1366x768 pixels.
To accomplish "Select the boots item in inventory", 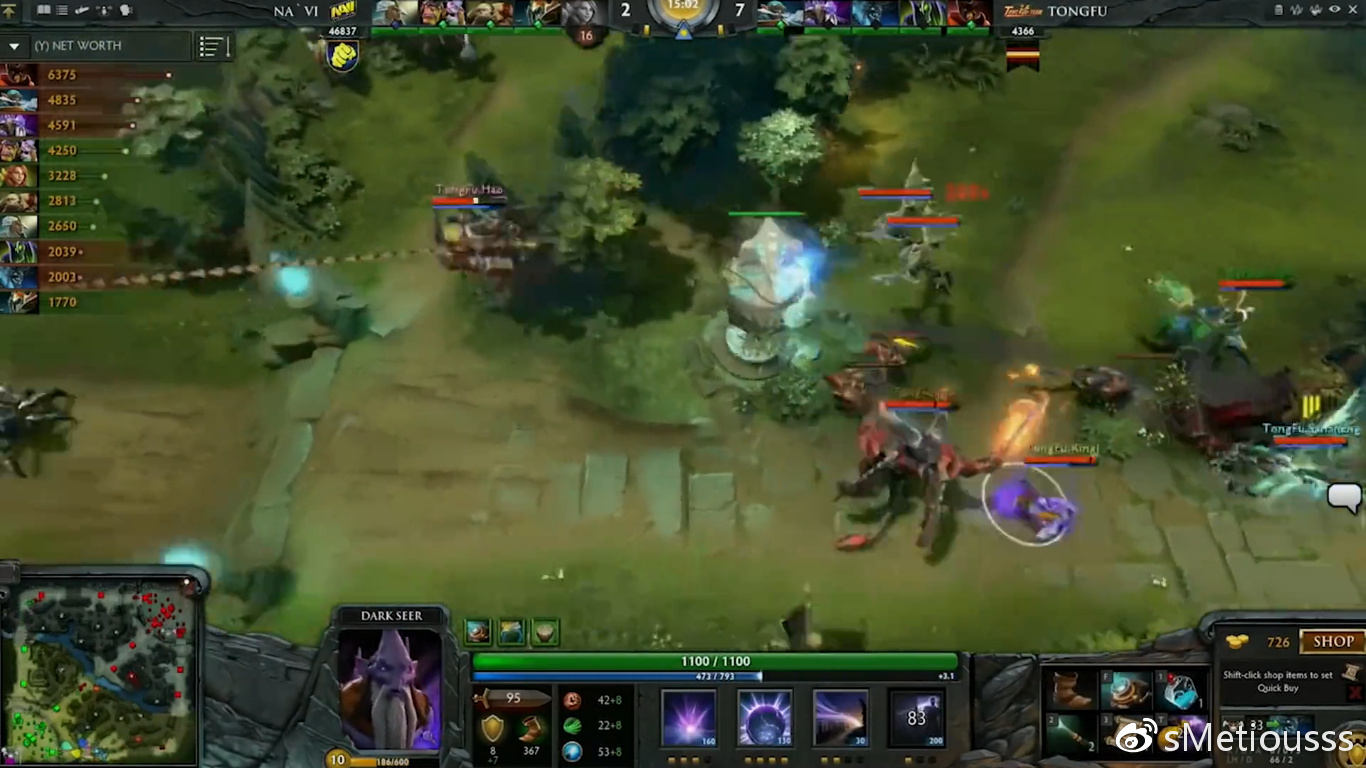I will (1070, 690).
